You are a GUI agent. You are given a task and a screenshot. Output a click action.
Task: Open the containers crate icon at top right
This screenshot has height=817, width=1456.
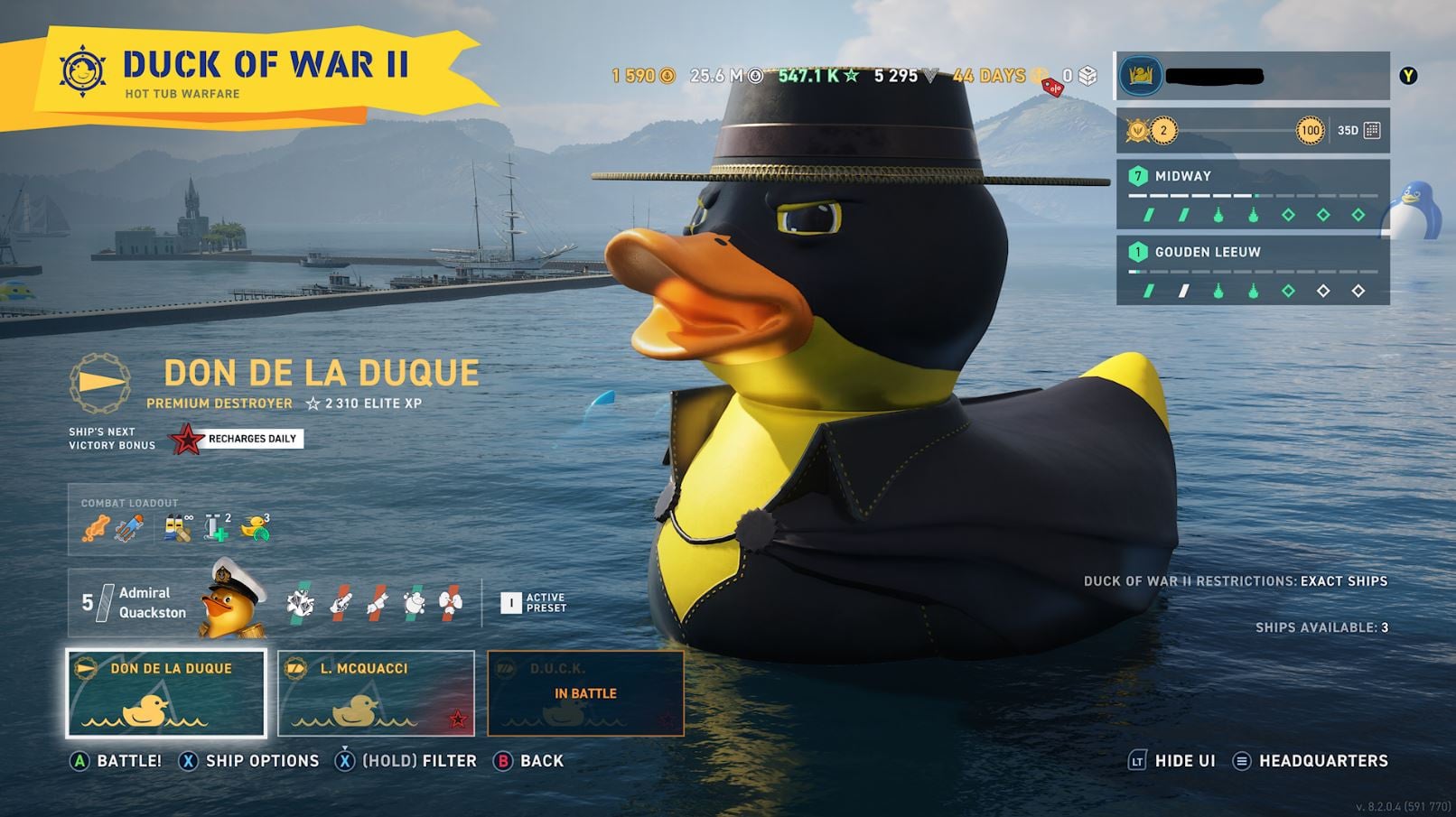click(x=1087, y=76)
